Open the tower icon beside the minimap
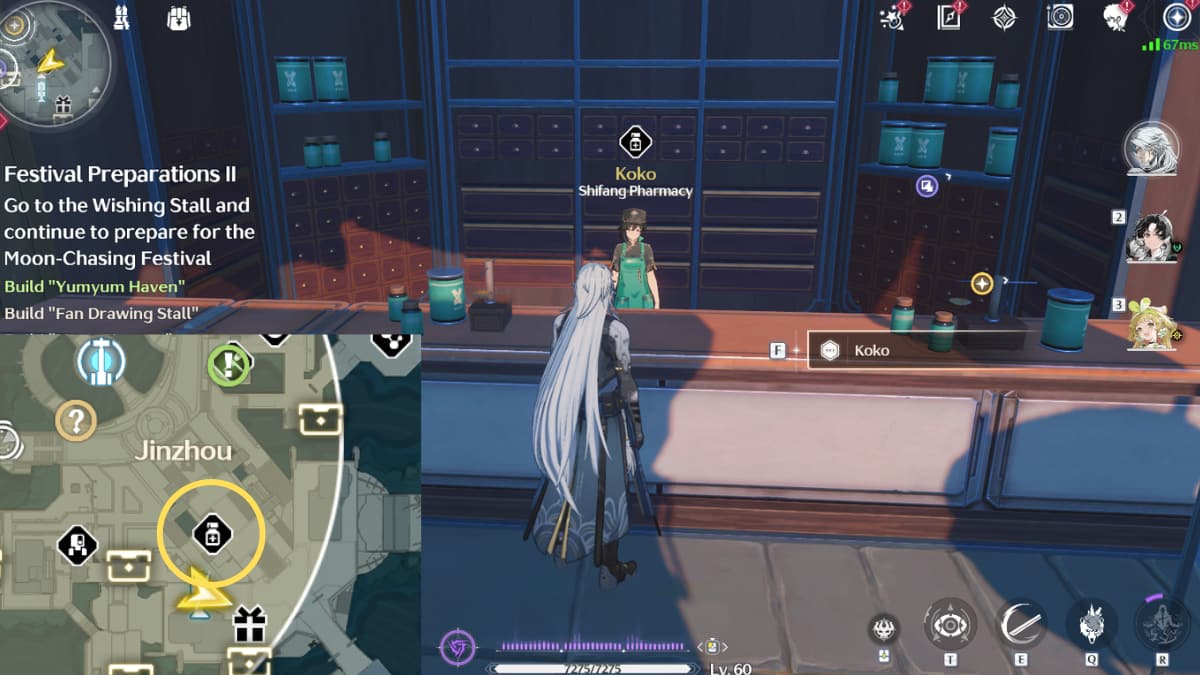1200x675 pixels. point(123,18)
